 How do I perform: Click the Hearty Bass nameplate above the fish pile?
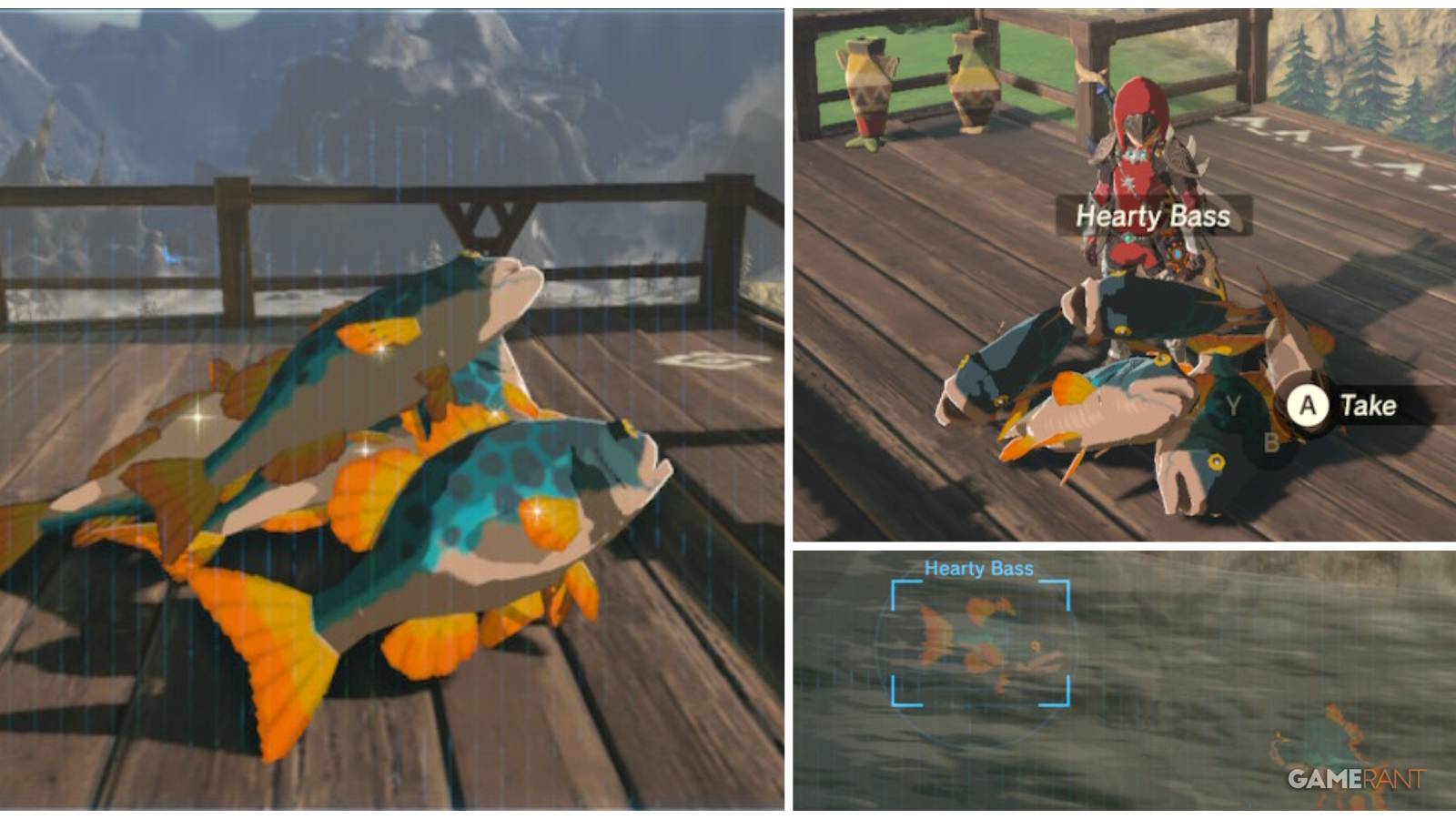(1152, 217)
